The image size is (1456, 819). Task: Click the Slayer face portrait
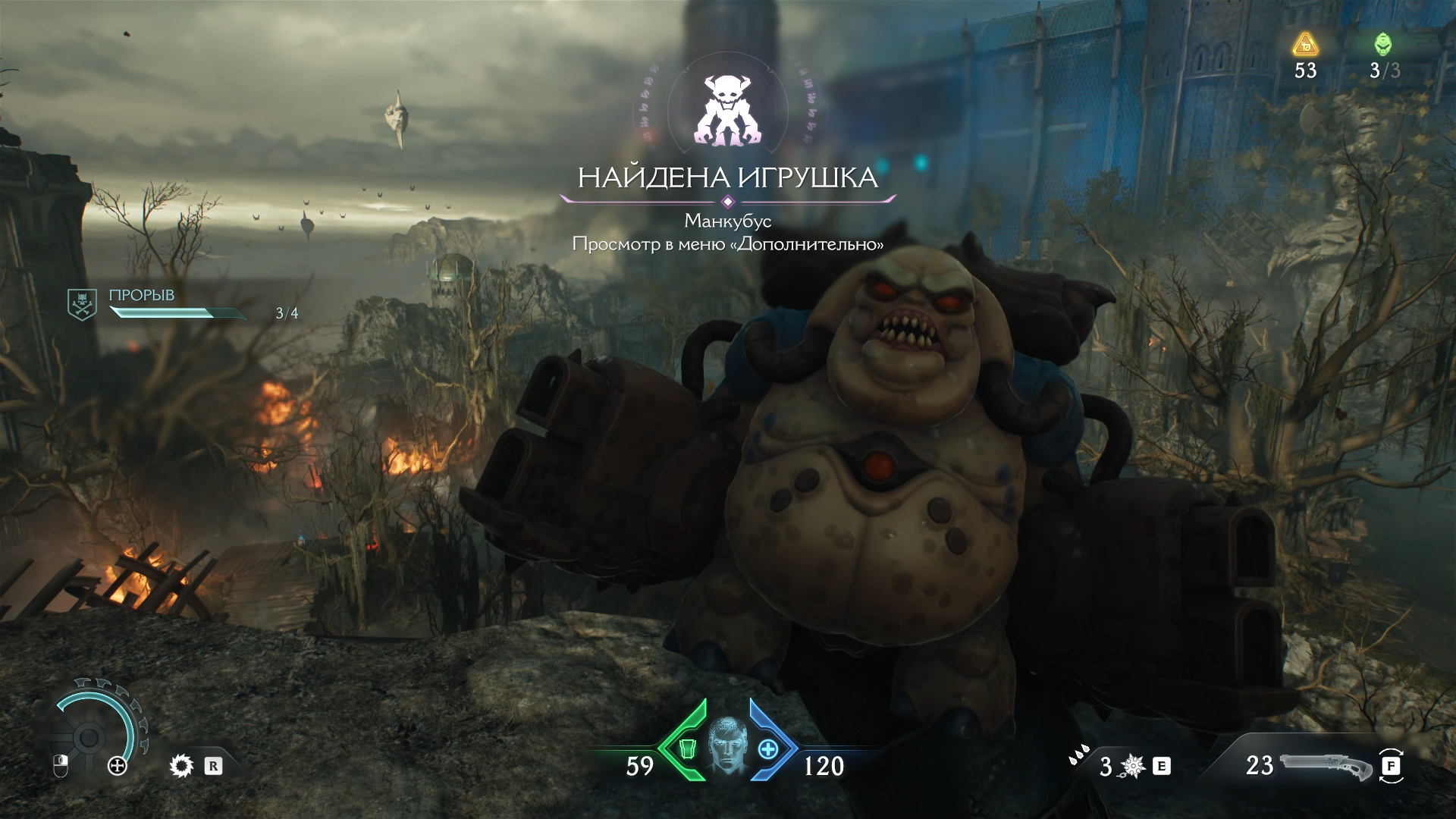[x=727, y=749]
